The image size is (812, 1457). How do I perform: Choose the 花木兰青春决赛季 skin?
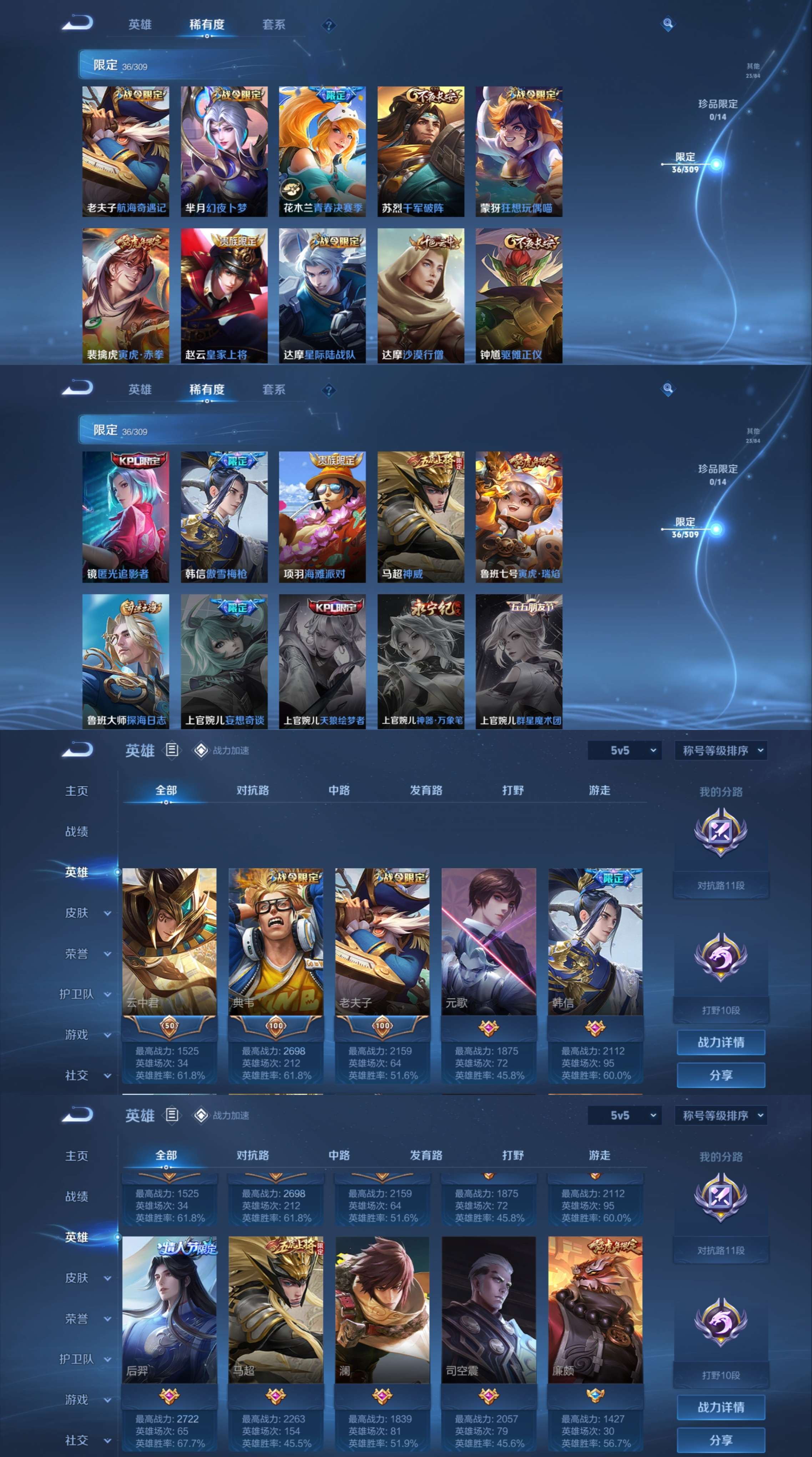click(x=322, y=151)
